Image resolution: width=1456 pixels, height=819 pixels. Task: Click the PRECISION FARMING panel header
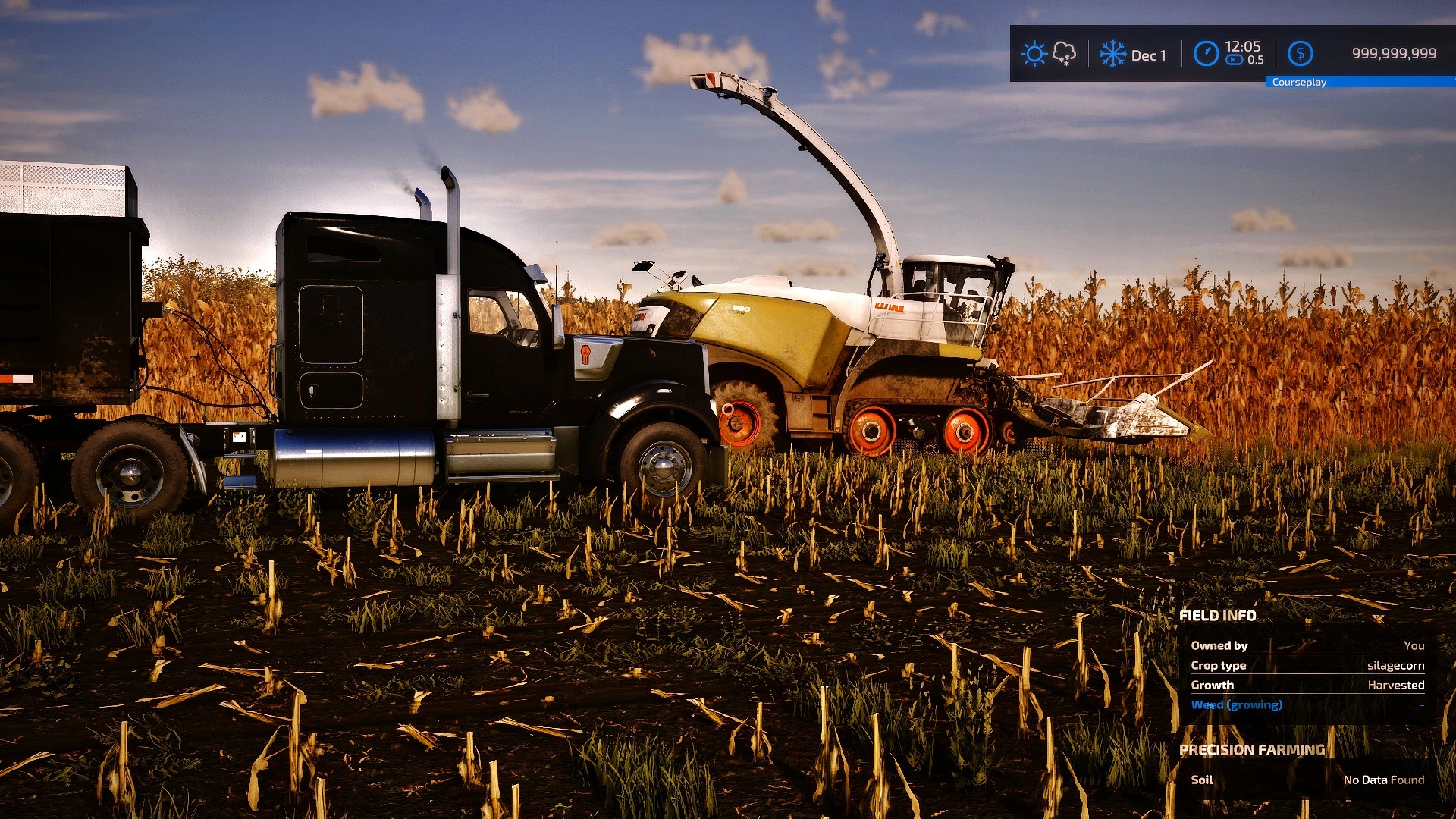click(1252, 749)
